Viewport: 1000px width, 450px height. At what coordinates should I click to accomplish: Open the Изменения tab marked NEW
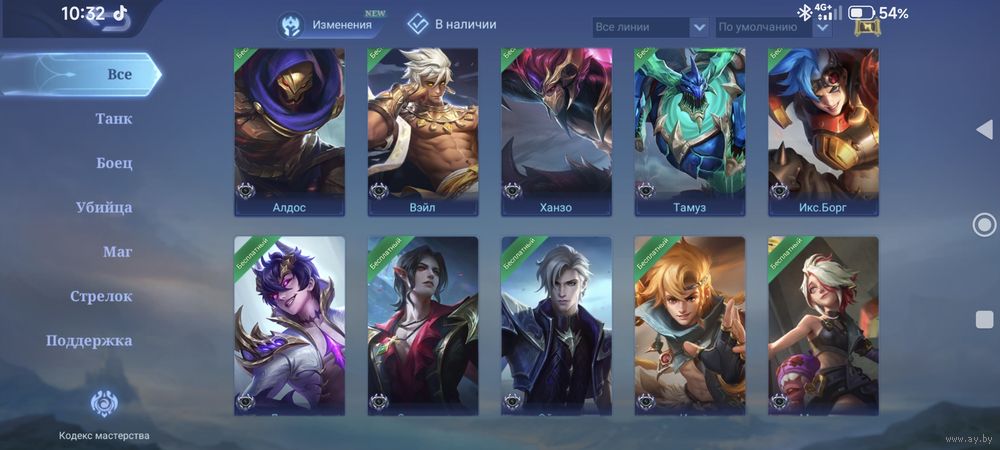331,25
